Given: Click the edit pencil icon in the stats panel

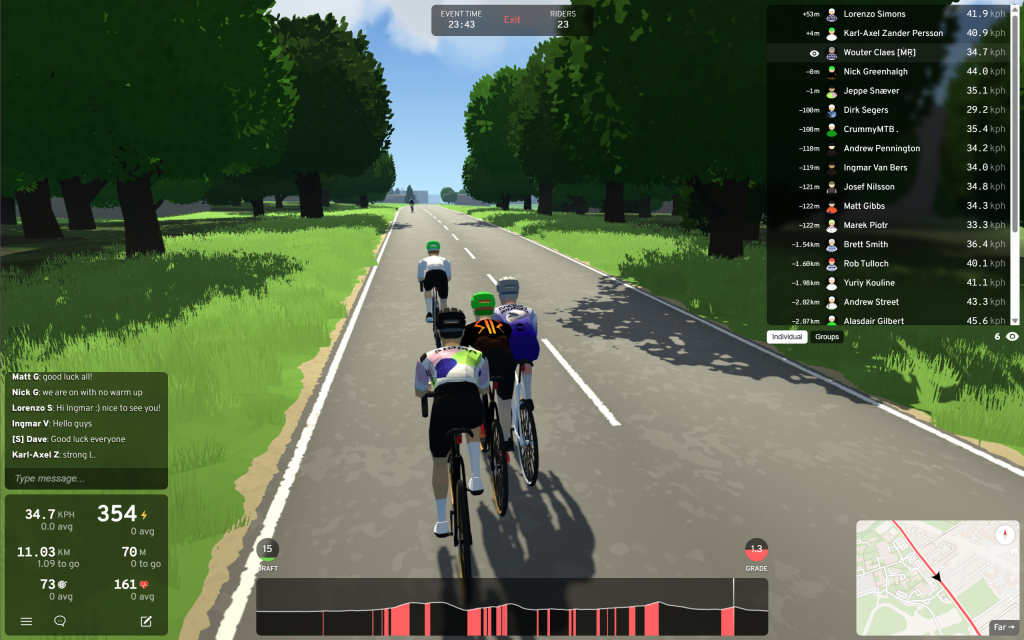Looking at the screenshot, I should (x=146, y=621).
